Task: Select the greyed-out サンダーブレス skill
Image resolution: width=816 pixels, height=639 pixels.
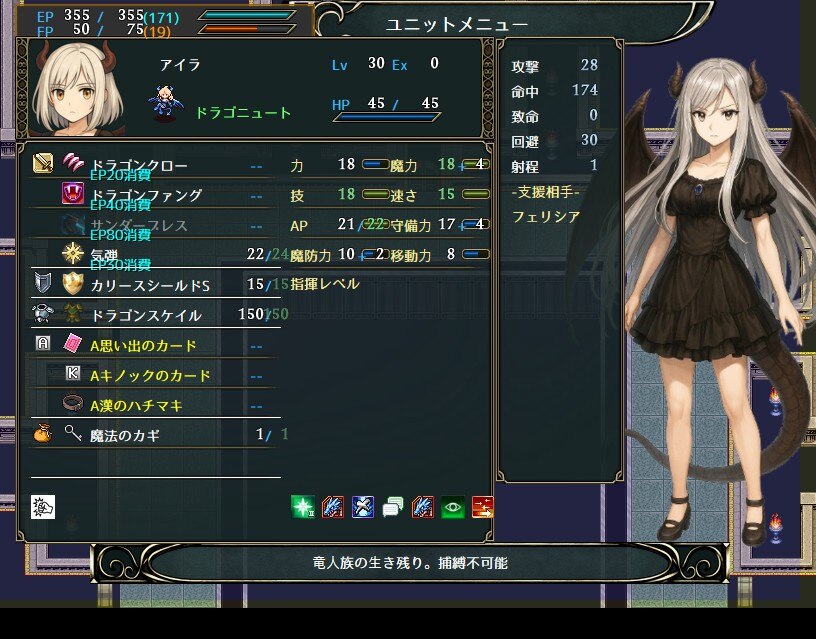Action: tap(138, 225)
